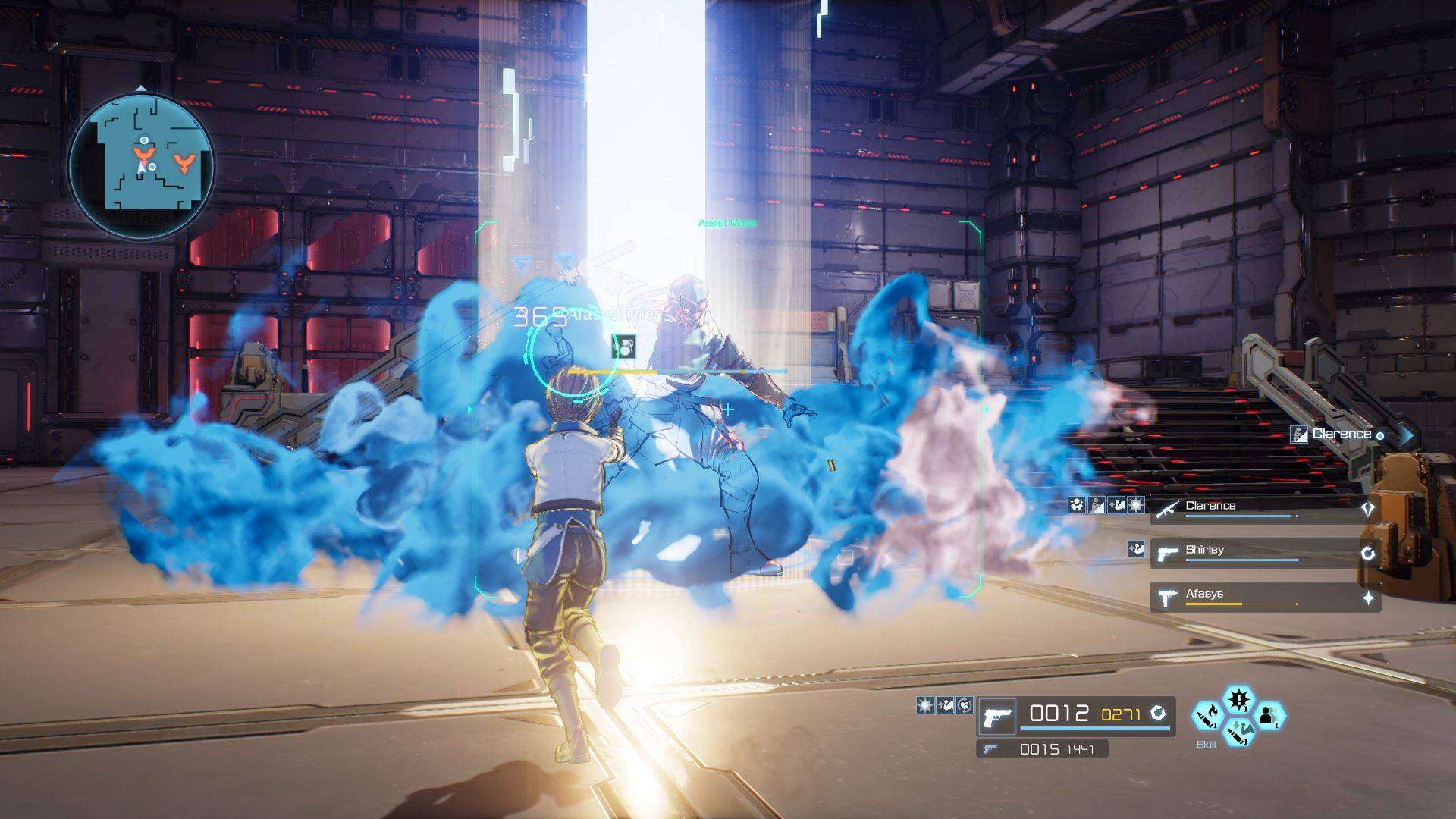Viewport: 1456px width, 819px height.
Task: Activate the flame bullet skill
Action: [x=1208, y=716]
